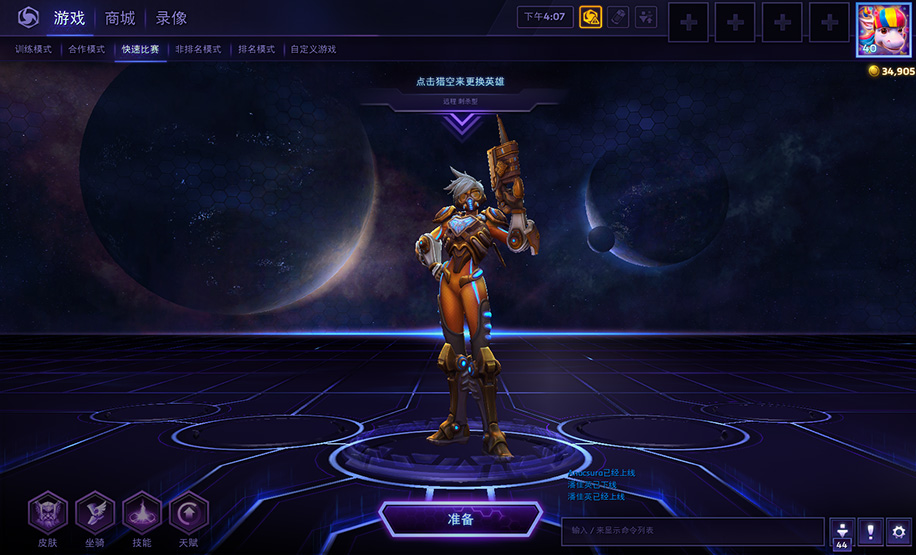Switch to 合作模式 cooperative mode

click(x=86, y=49)
